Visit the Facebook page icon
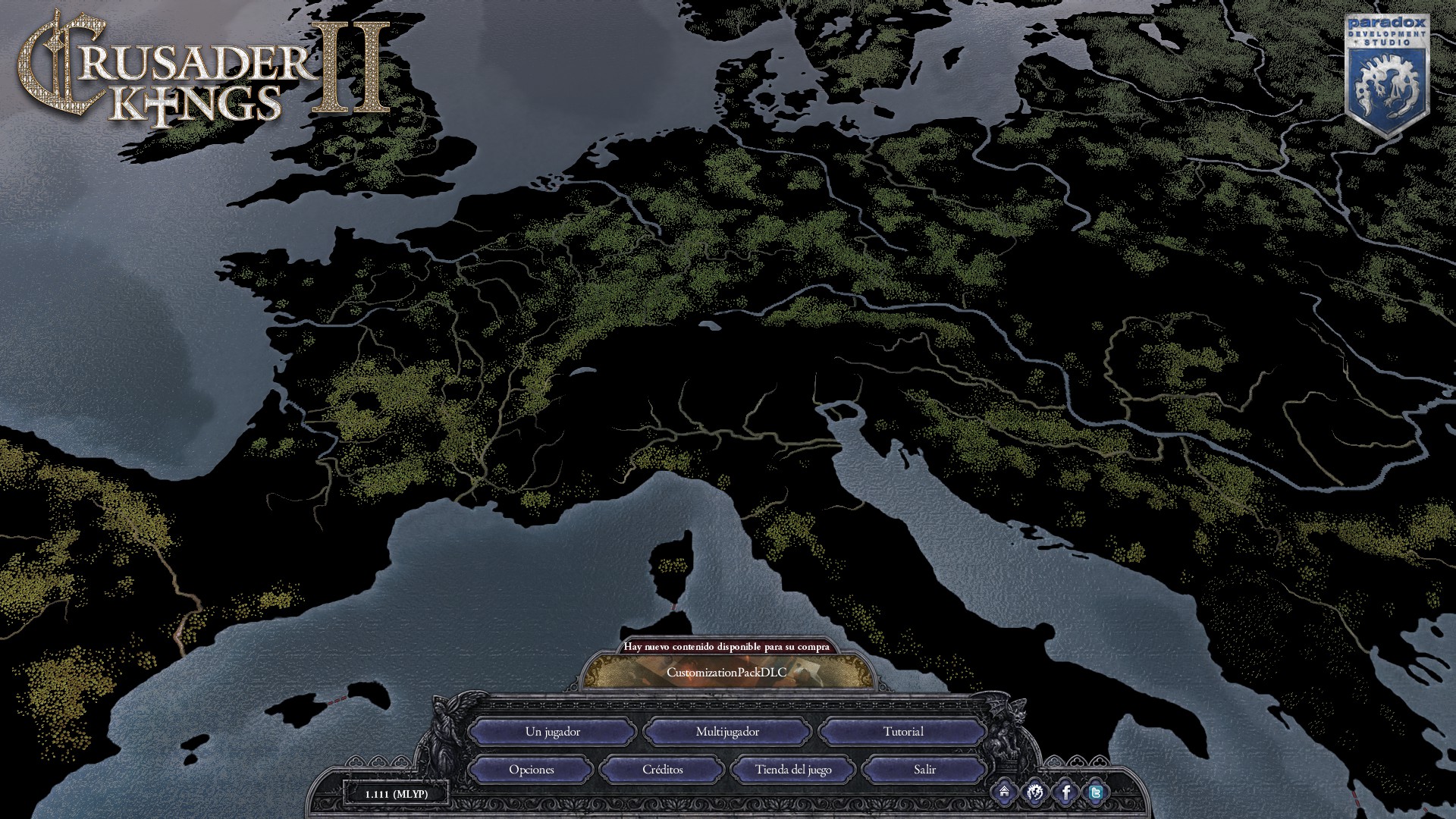Viewport: 1456px width, 819px height. tap(1065, 793)
